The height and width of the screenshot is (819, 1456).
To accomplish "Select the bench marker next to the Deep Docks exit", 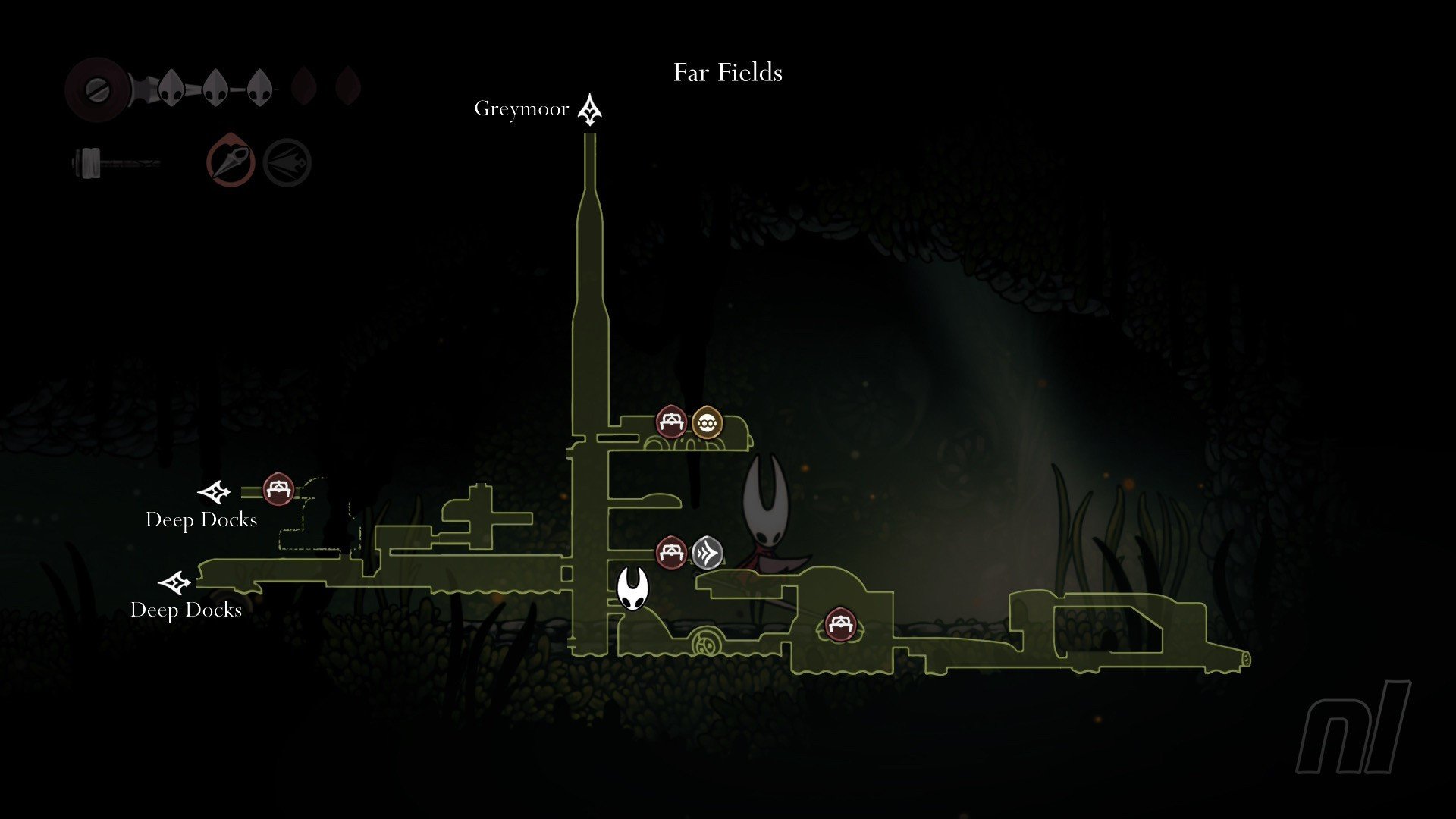I will click(278, 489).
